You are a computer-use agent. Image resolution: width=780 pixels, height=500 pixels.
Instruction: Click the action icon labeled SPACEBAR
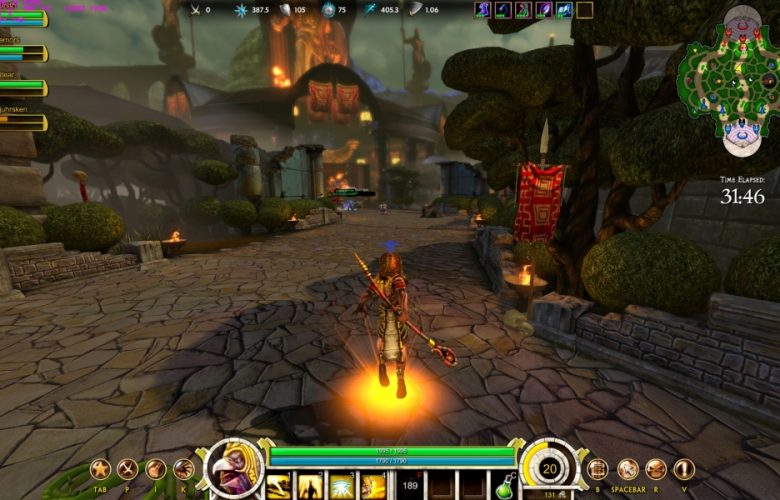pos(627,469)
